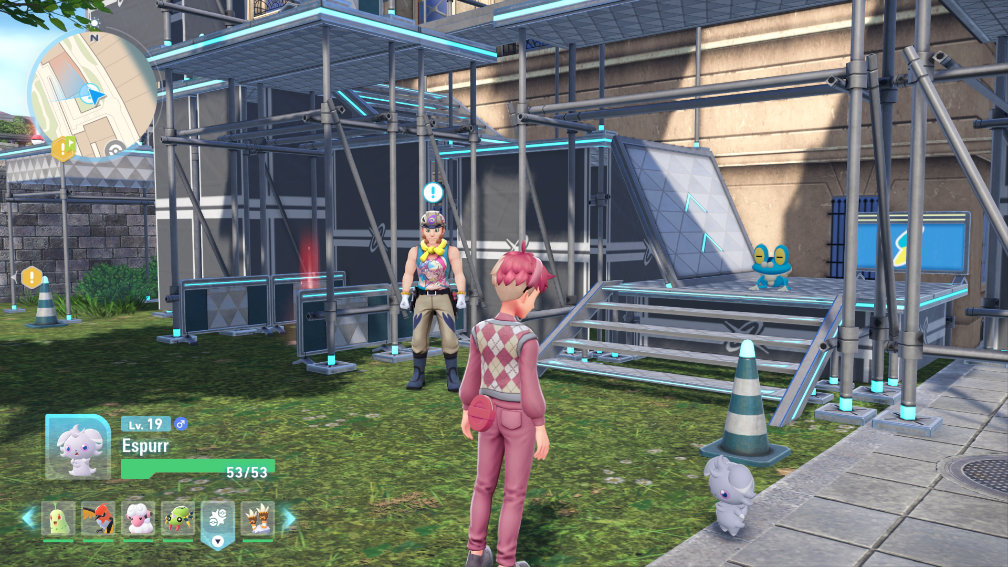Click the yellow exclamation quest marker on minimap
The height and width of the screenshot is (567, 1008).
[64, 149]
